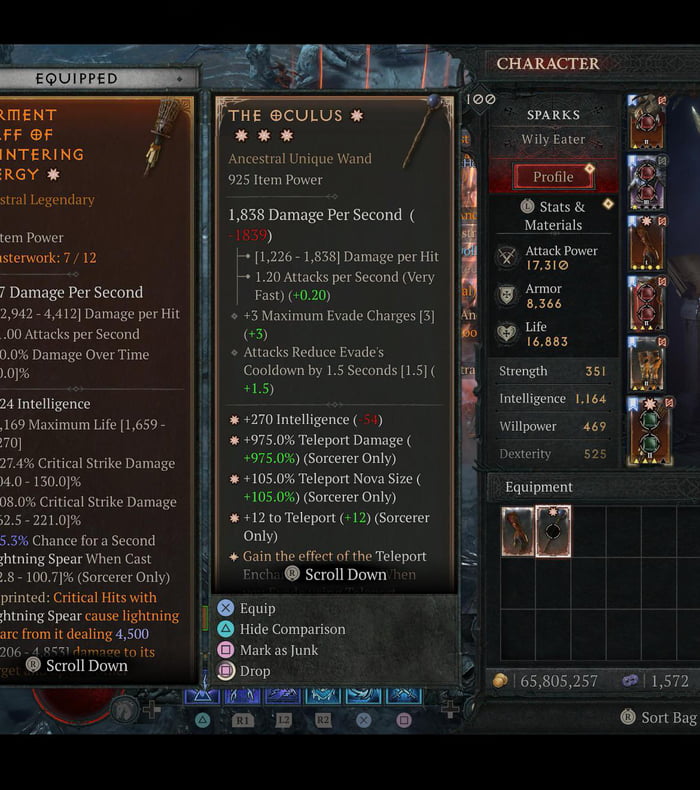Open the Equipment bag section header
Screen dimensions: 700x790
pos(540,487)
